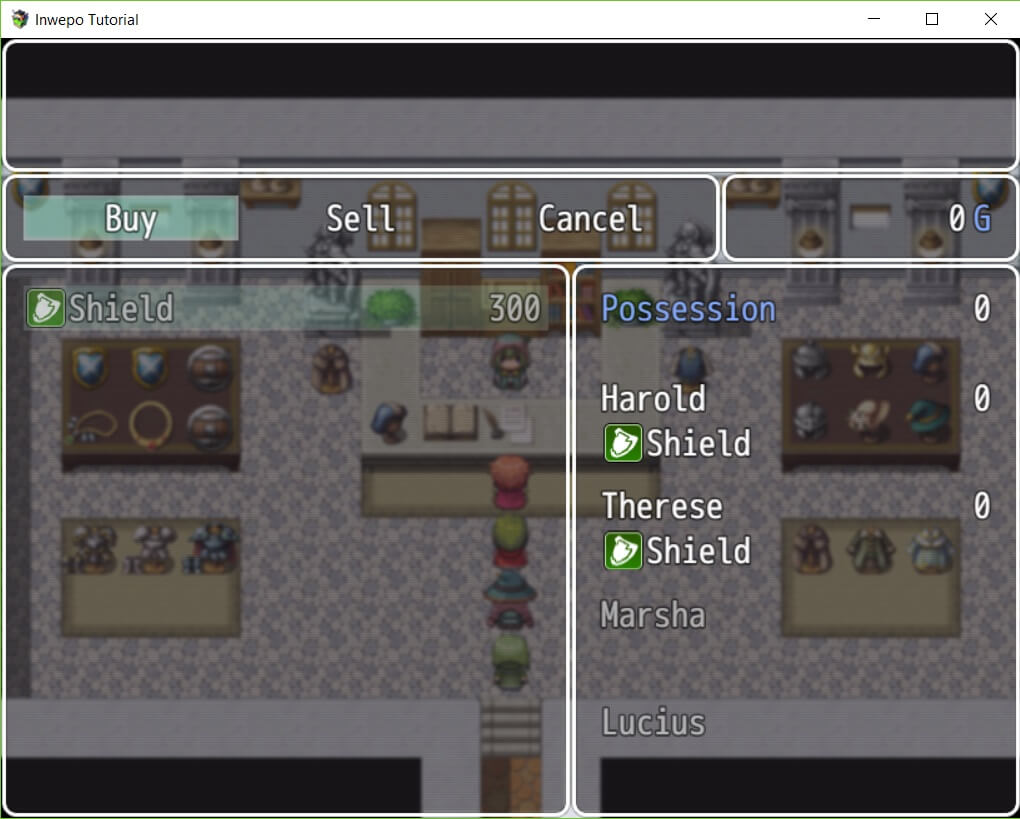
Task: Pick the Shield item priced 300
Action: coord(285,309)
